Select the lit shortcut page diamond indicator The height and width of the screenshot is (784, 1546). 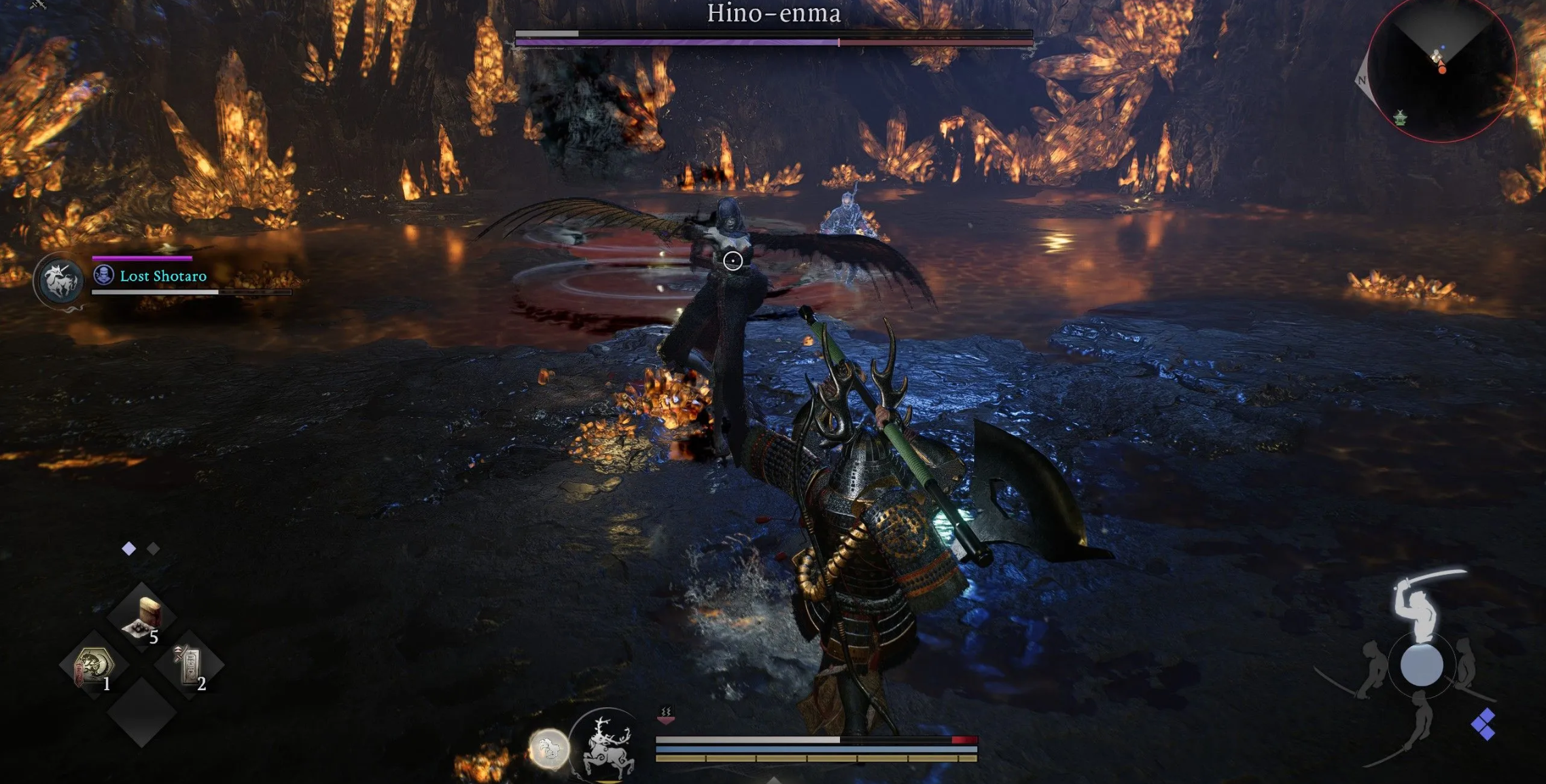click(x=128, y=548)
